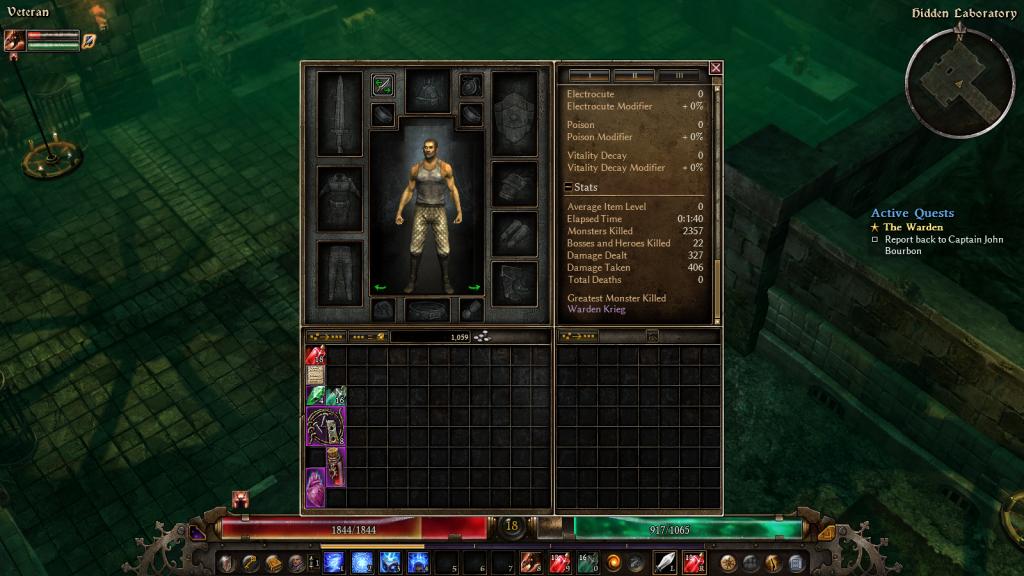Image resolution: width=1024 pixels, height=576 pixels.
Task: Collapse the Stats section
Action: tap(568, 187)
